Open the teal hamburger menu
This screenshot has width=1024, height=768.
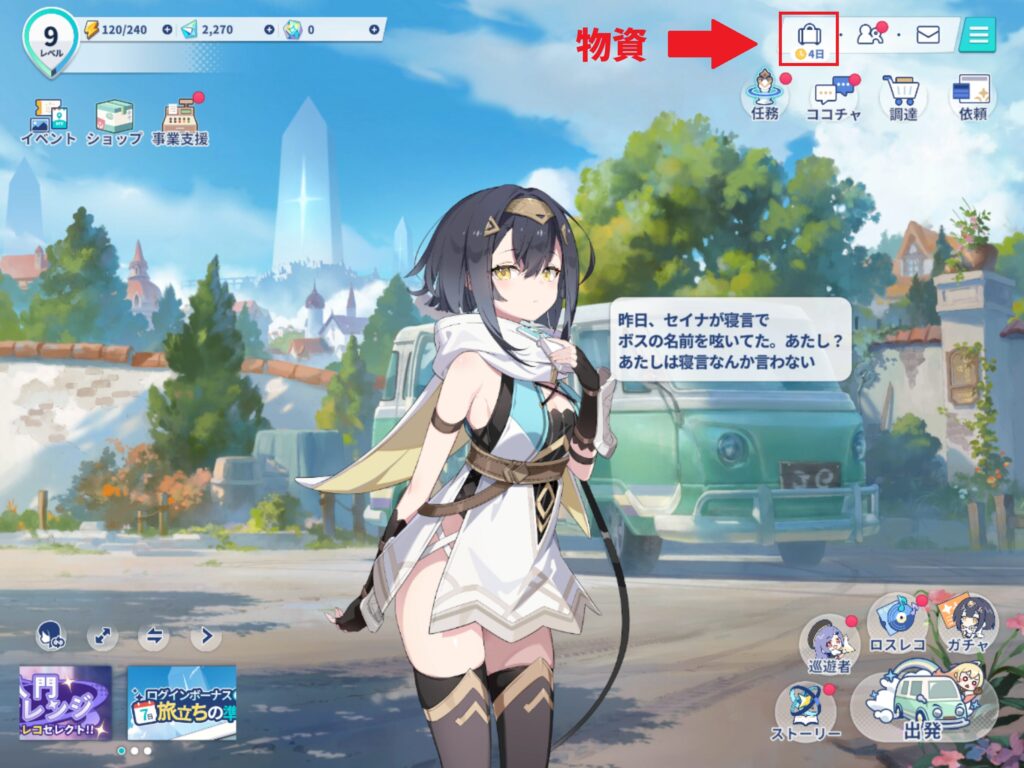(977, 35)
